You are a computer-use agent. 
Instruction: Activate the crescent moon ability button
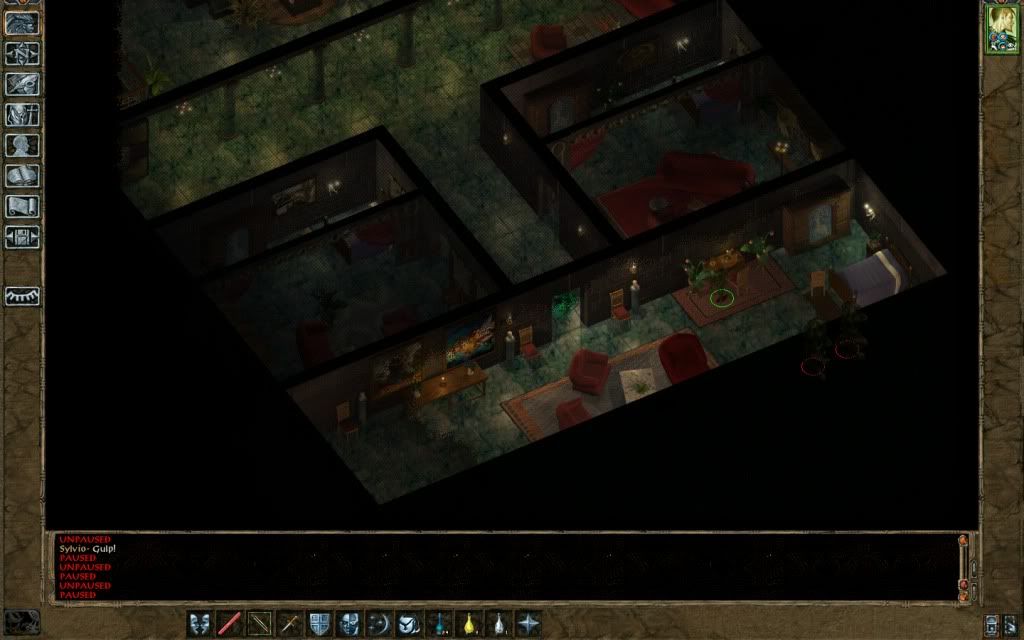(x=379, y=624)
